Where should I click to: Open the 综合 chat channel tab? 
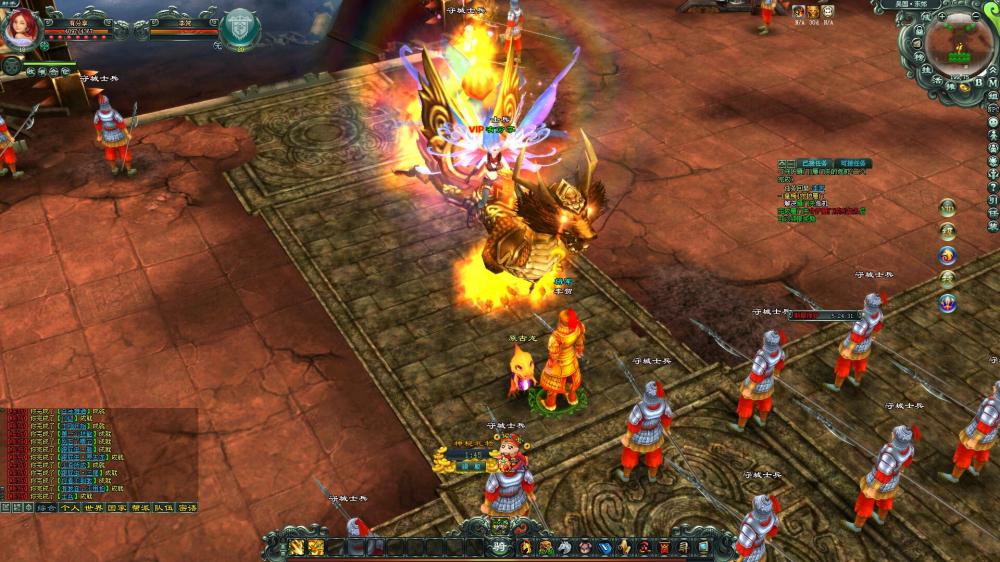pyautogui.click(x=46, y=508)
